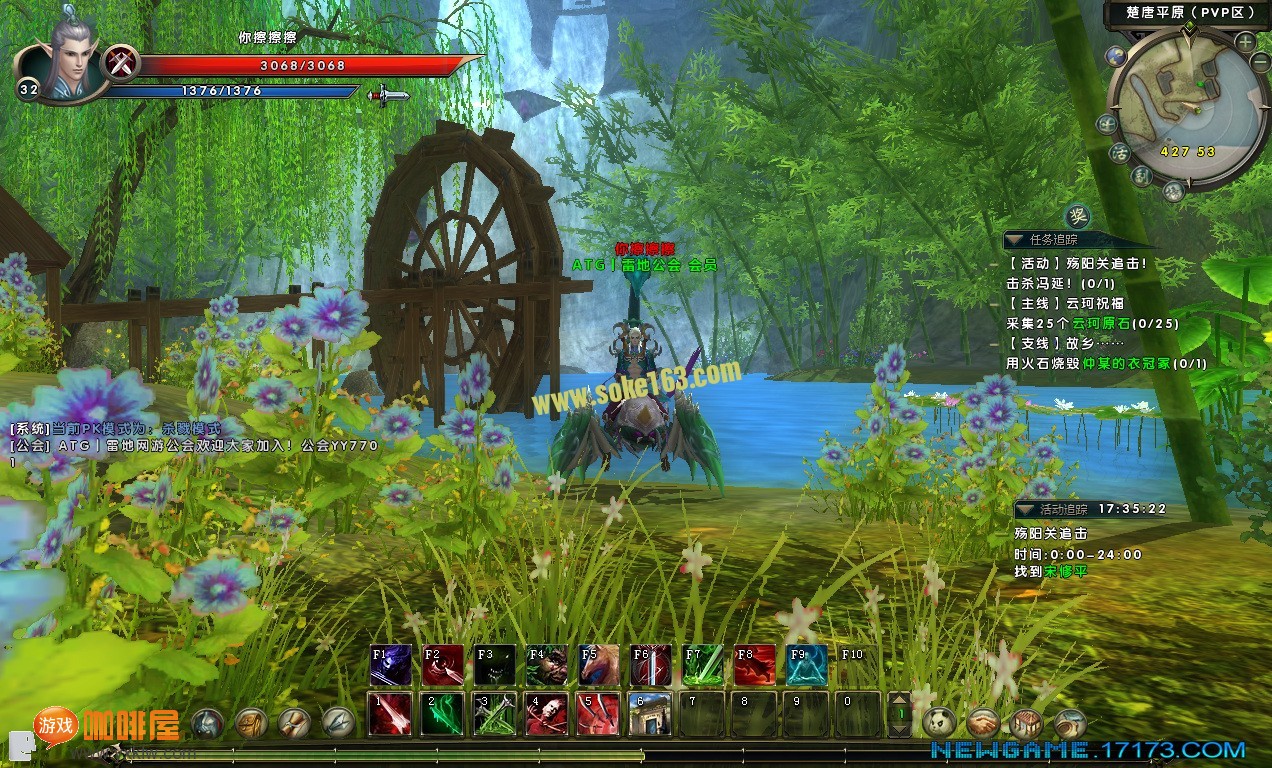Collapse the 活动追踪 activity tracker
Image resolution: width=1272 pixels, height=768 pixels.
point(1024,510)
